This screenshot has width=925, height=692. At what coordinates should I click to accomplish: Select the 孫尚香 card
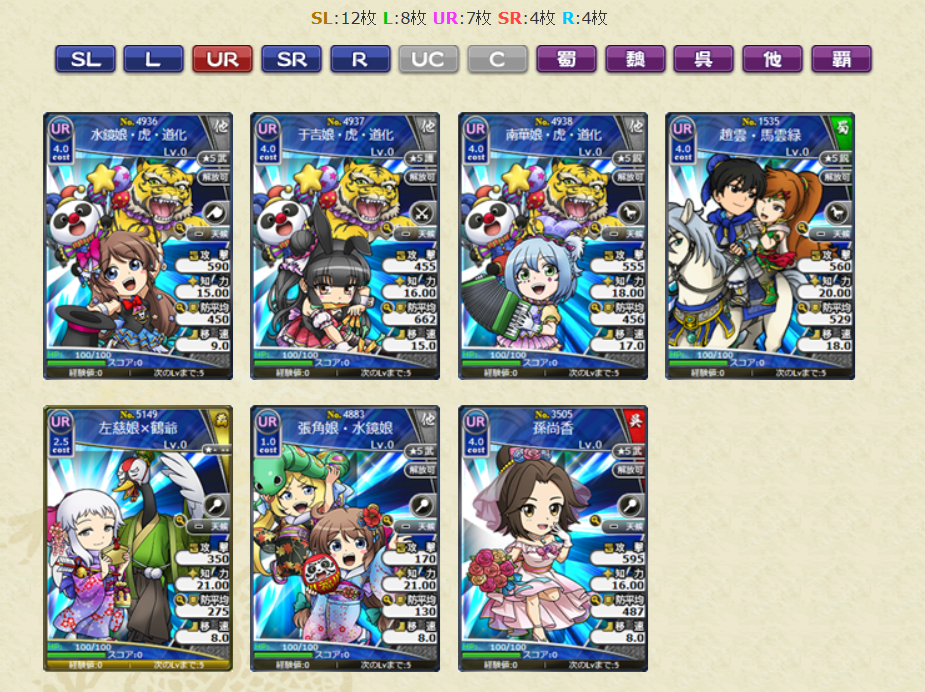tap(553, 538)
